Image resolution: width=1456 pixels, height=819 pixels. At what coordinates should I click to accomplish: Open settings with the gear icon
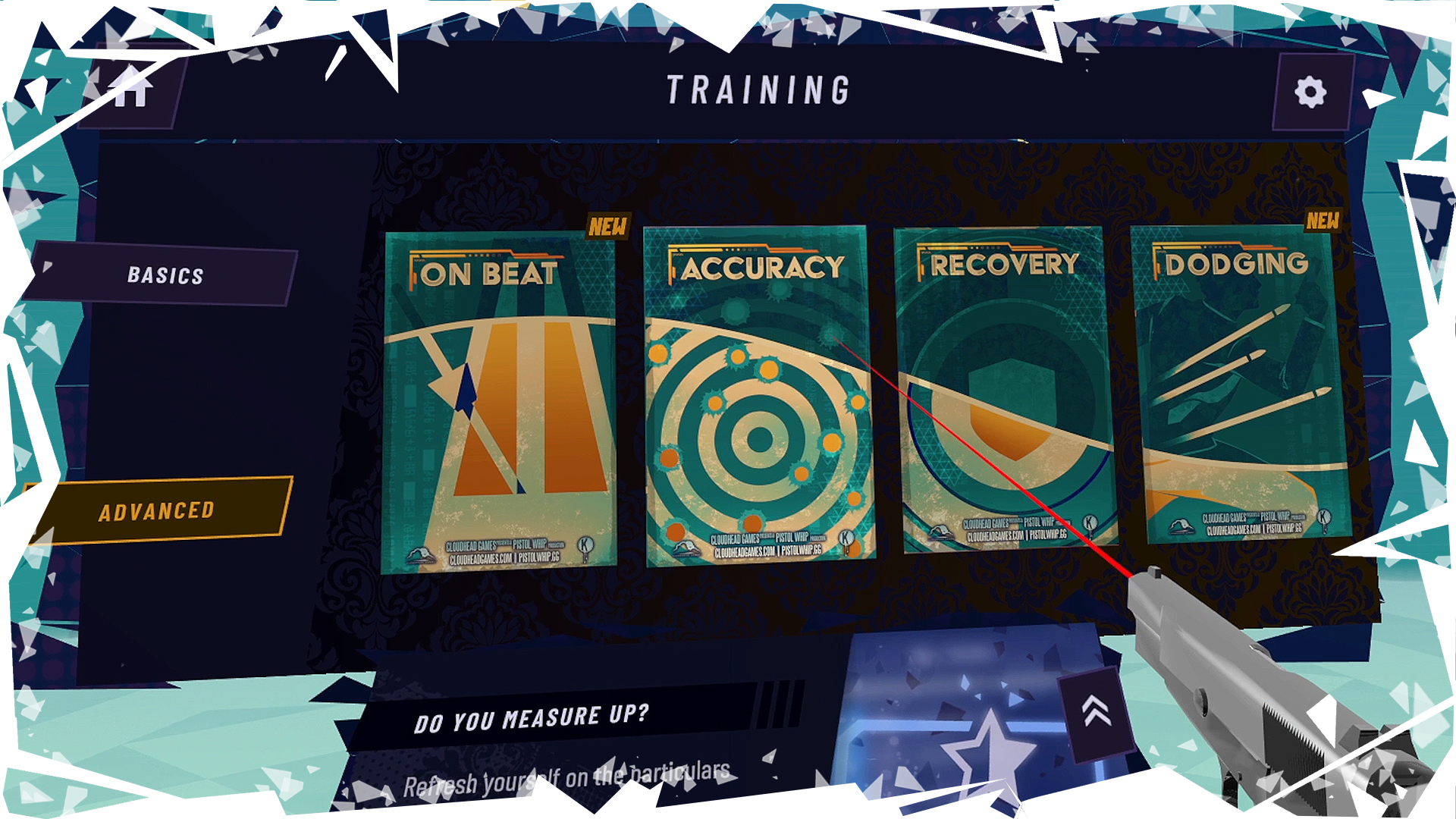[x=1310, y=93]
